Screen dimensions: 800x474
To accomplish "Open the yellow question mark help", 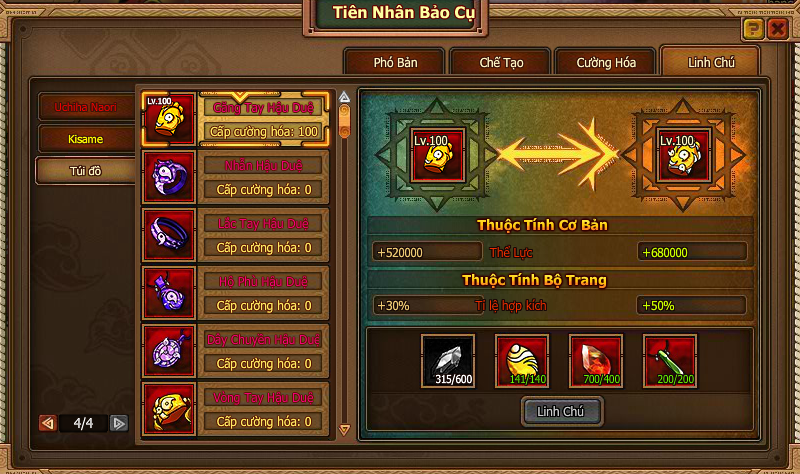I will click(x=754, y=29).
